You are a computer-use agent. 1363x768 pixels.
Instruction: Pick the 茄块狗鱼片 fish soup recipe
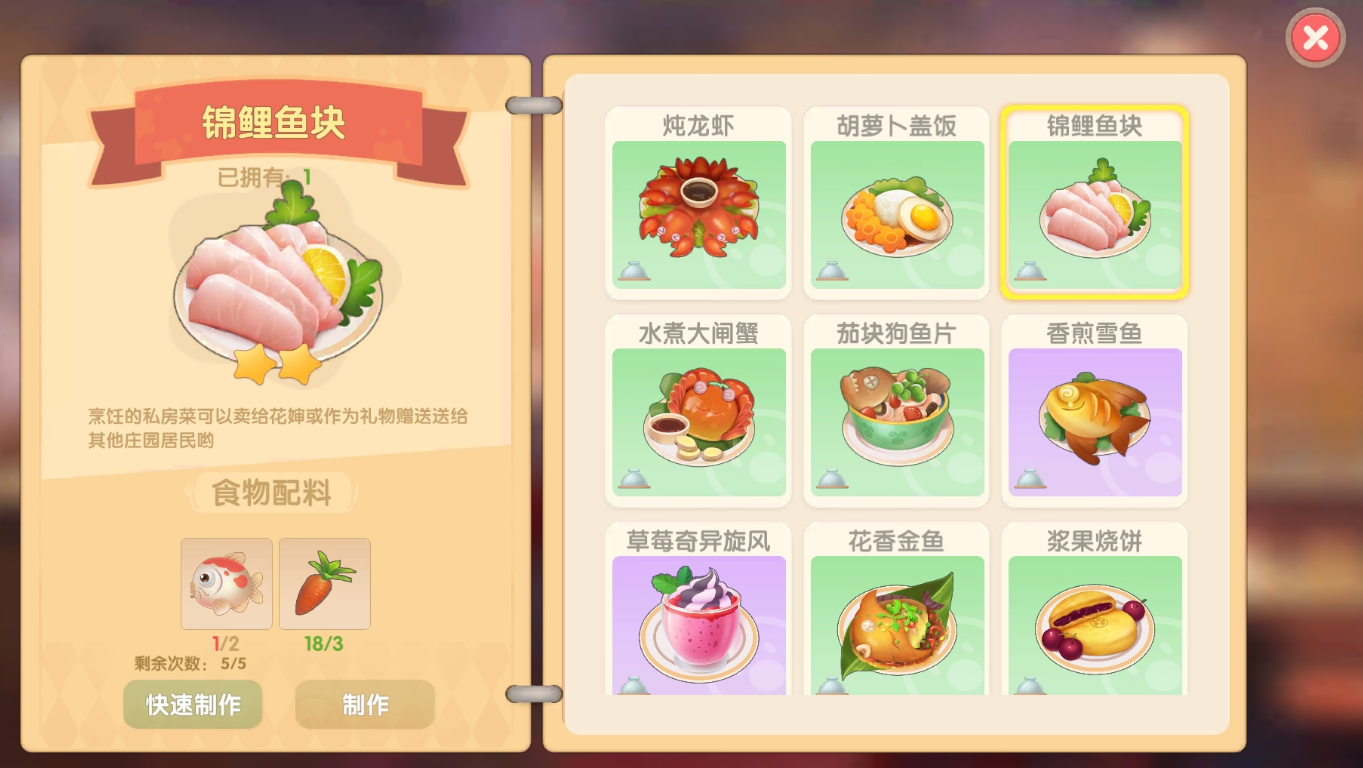click(x=896, y=411)
